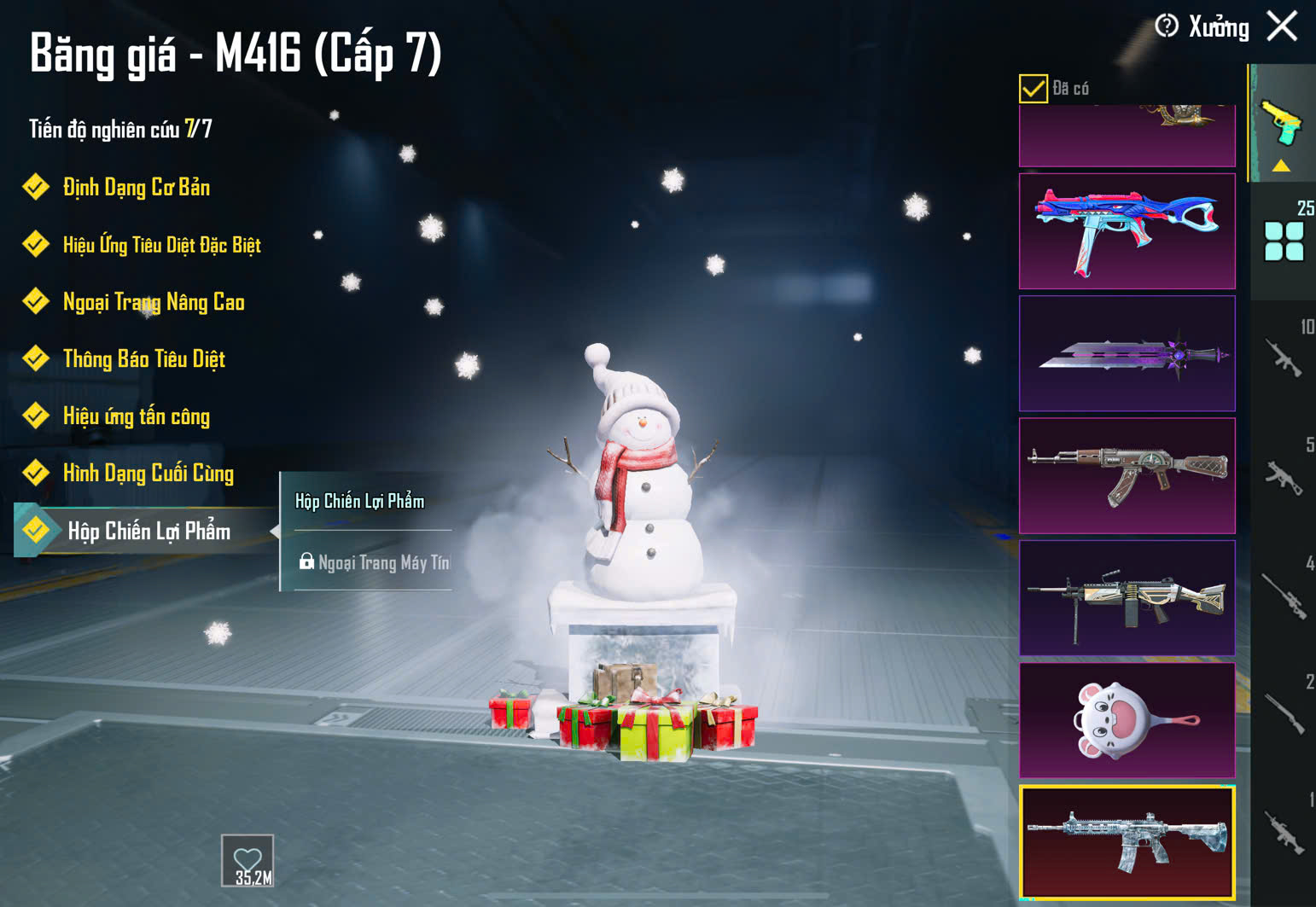Viewport: 1316px width, 907px height.
Task: Open Thông Báo Tiêu Diệt entry
Action: click(x=143, y=359)
